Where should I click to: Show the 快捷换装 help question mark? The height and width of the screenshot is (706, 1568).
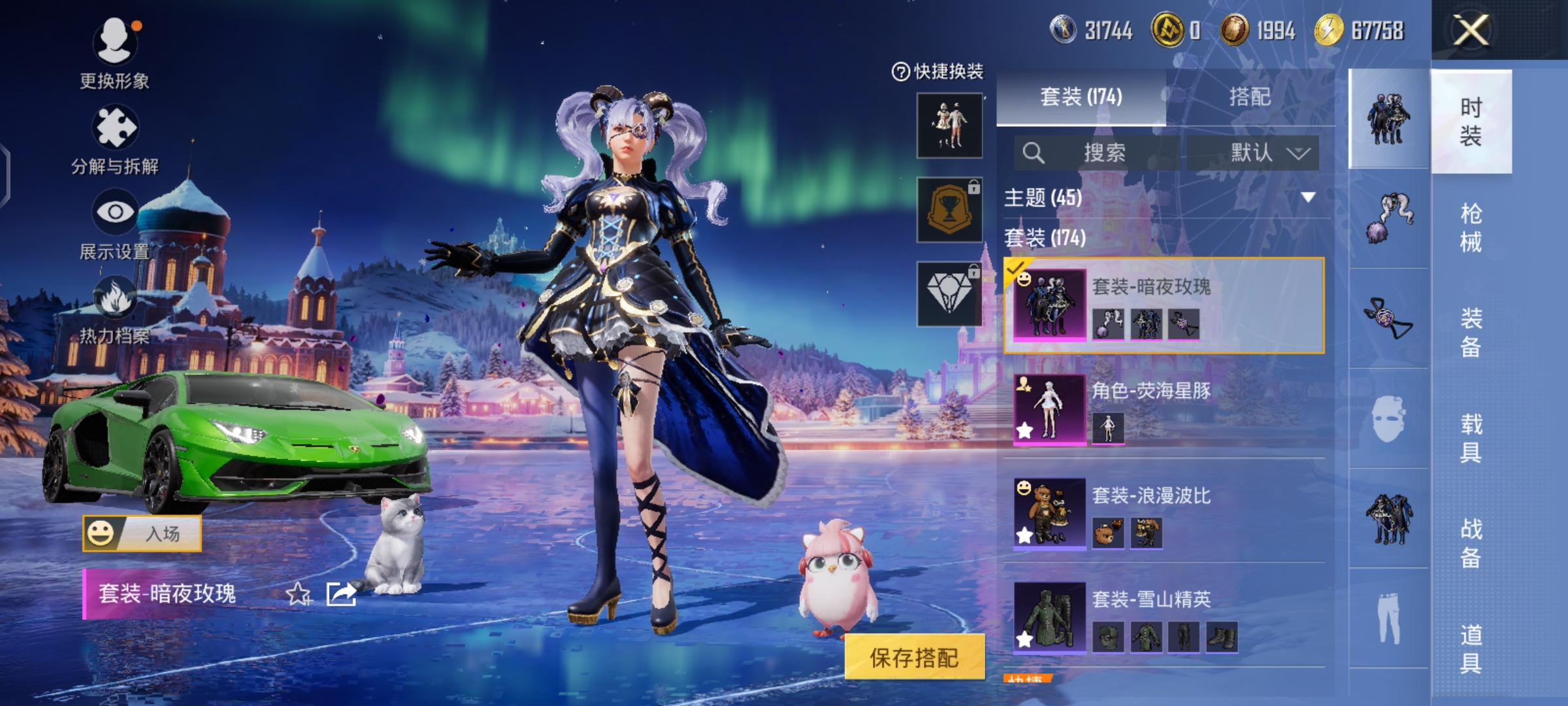coord(900,71)
